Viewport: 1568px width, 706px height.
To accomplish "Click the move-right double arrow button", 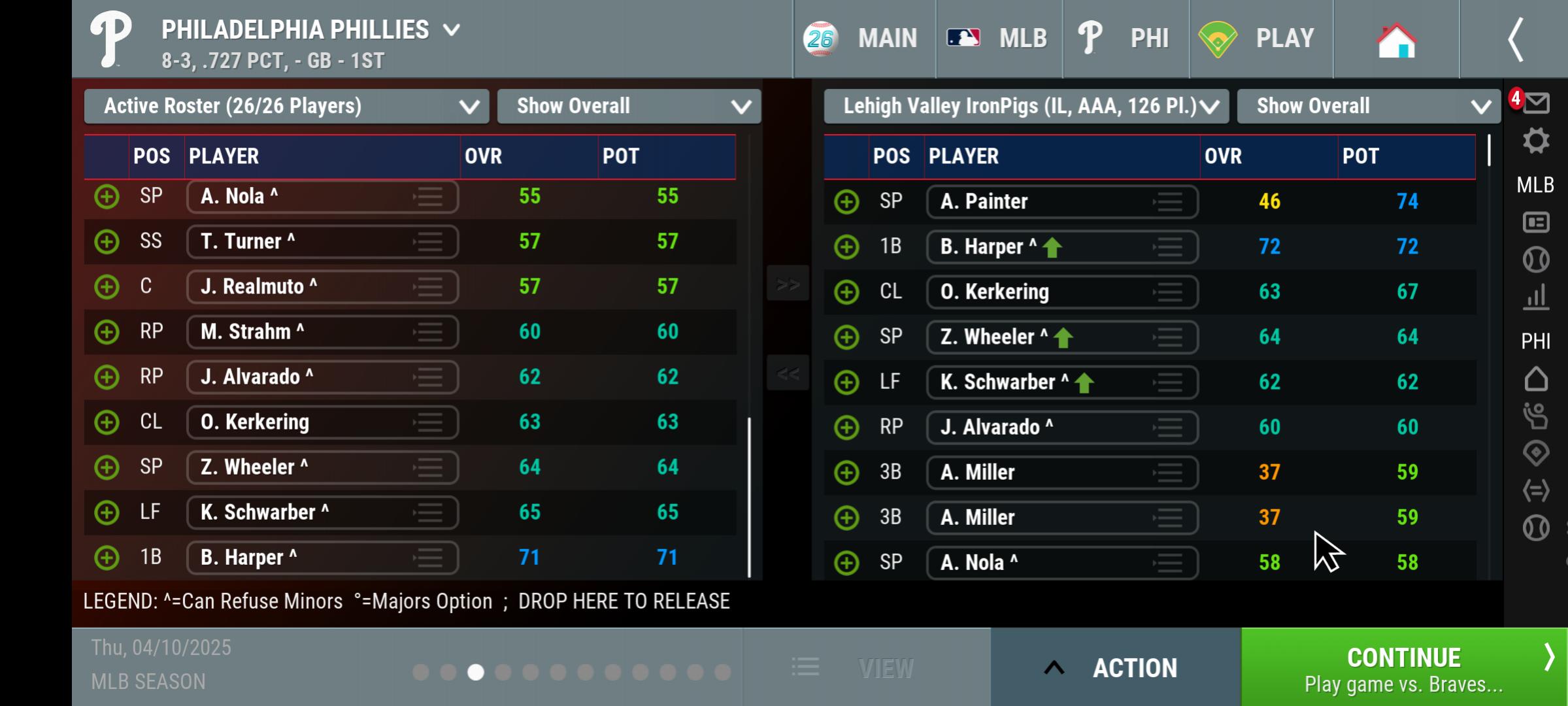I will (x=788, y=284).
